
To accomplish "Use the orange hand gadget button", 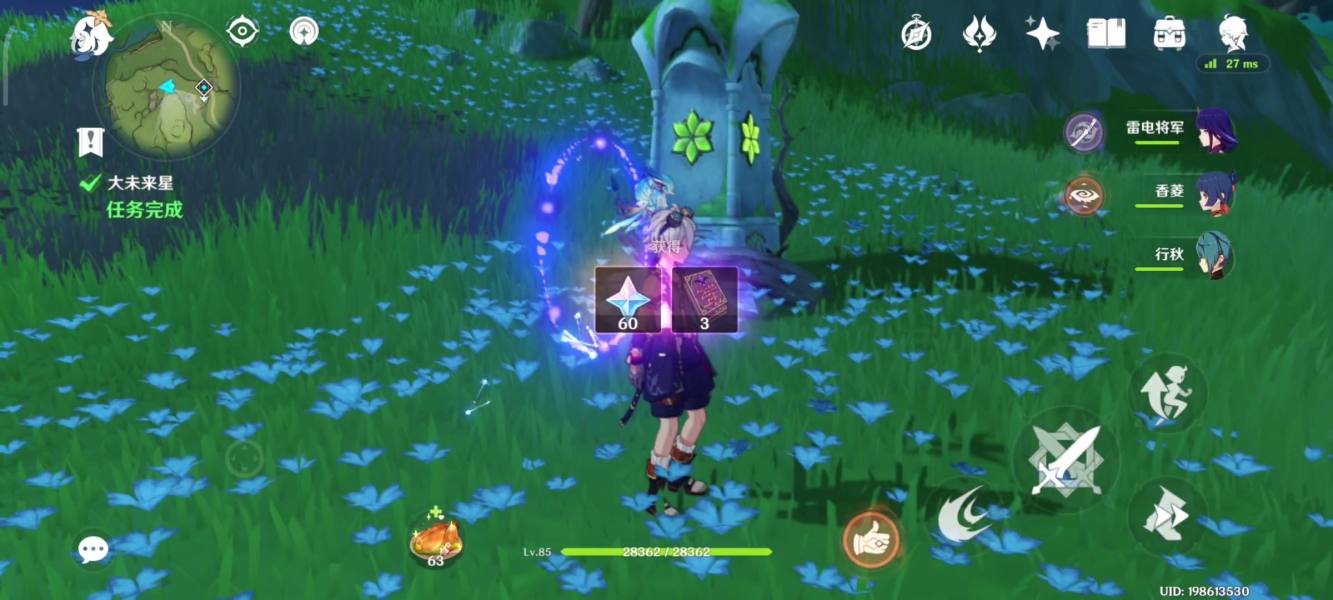I will [870, 540].
